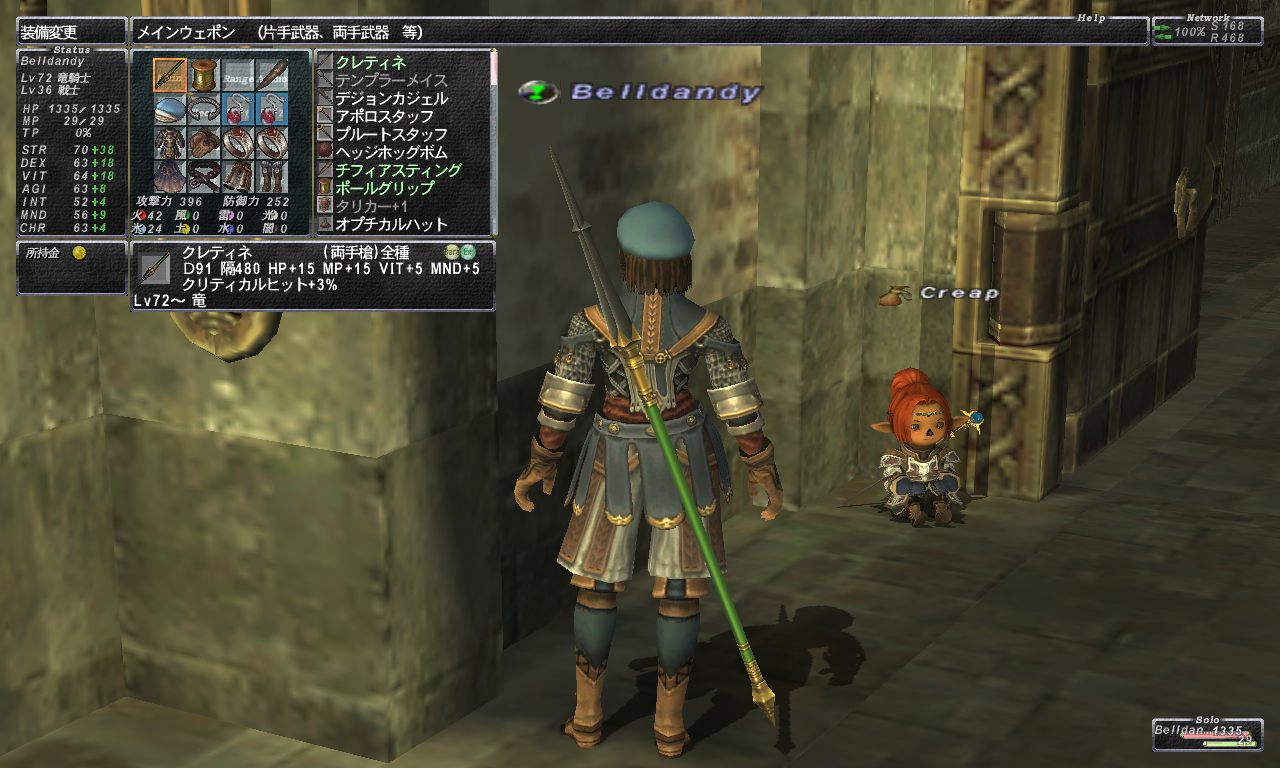Select ポールグリップ list entry
This screenshot has height=768, width=1280.
[x=385, y=189]
